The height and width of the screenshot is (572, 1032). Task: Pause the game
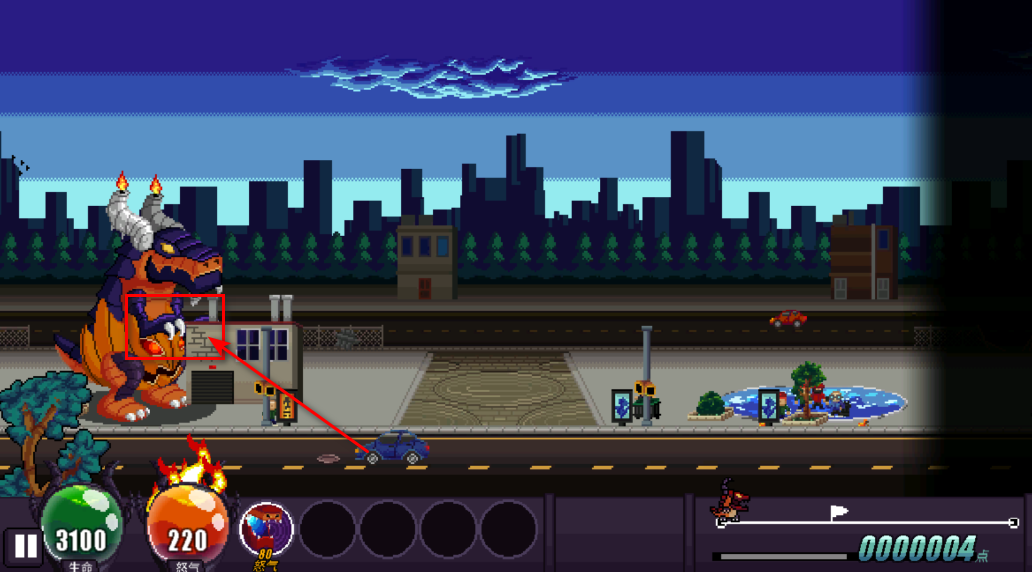[25, 546]
